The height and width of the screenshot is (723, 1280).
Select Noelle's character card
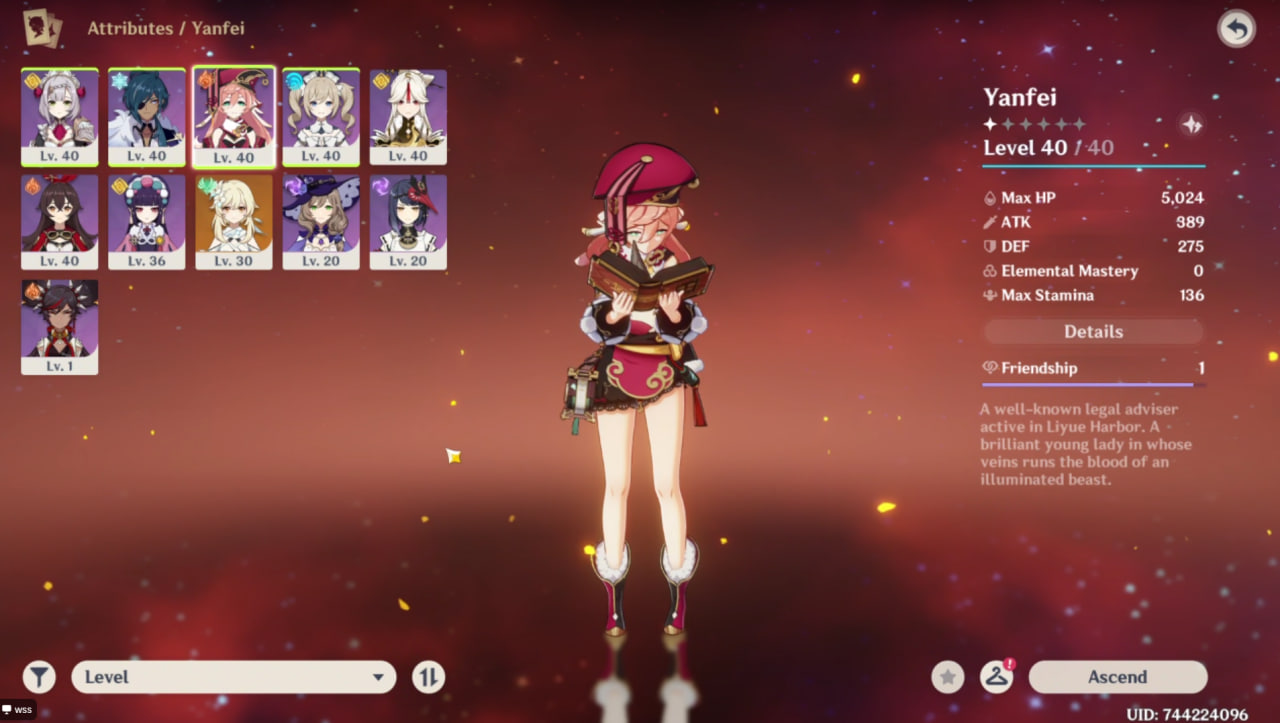coord(60,116)
